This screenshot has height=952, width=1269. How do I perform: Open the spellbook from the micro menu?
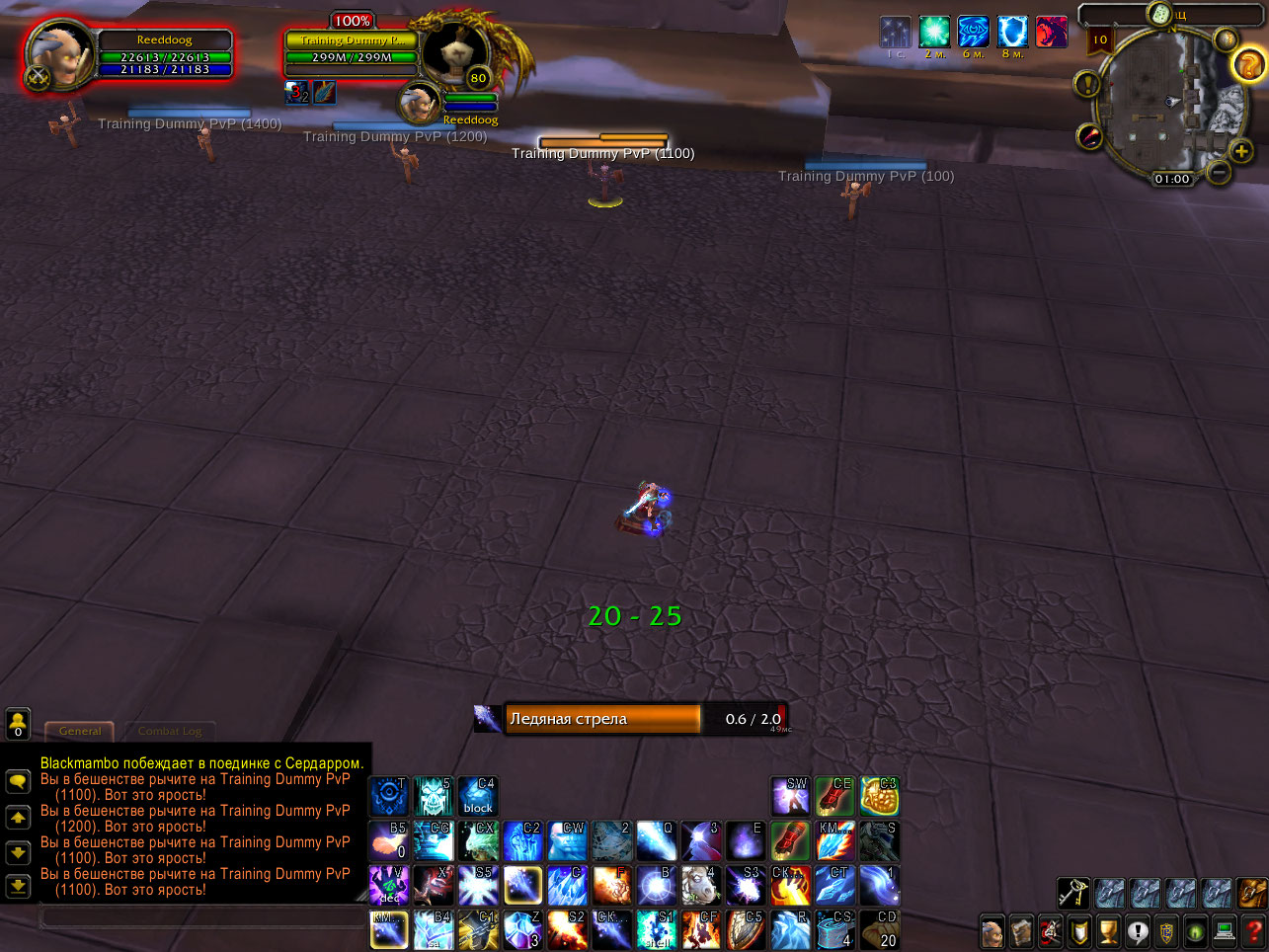(x=1022, y=931)
